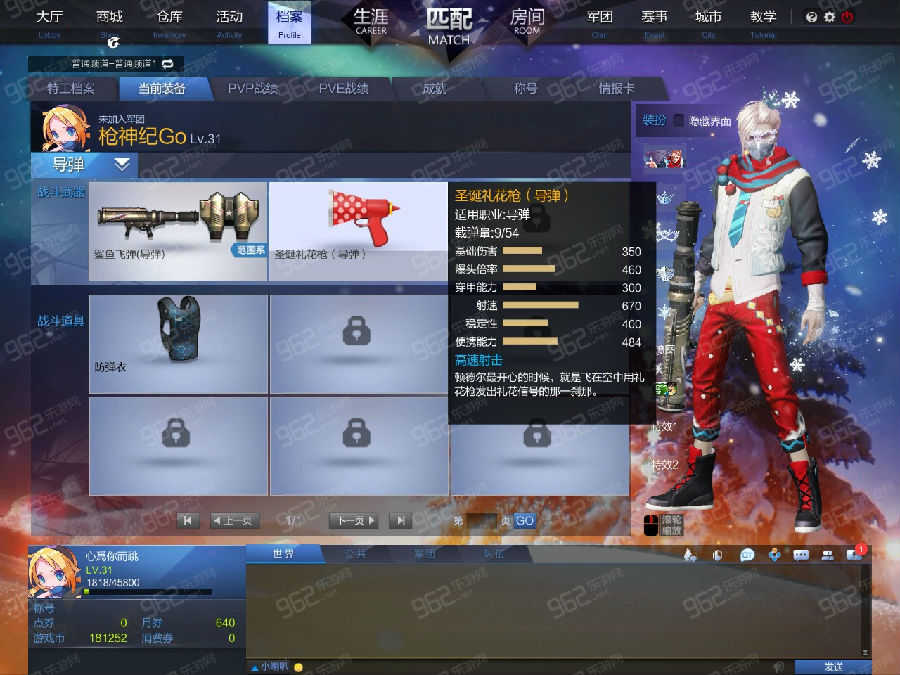The width and height of the screenshot is (900, 675).
Task: Open the 军团 Clan menu
Action: coord(599,21)
